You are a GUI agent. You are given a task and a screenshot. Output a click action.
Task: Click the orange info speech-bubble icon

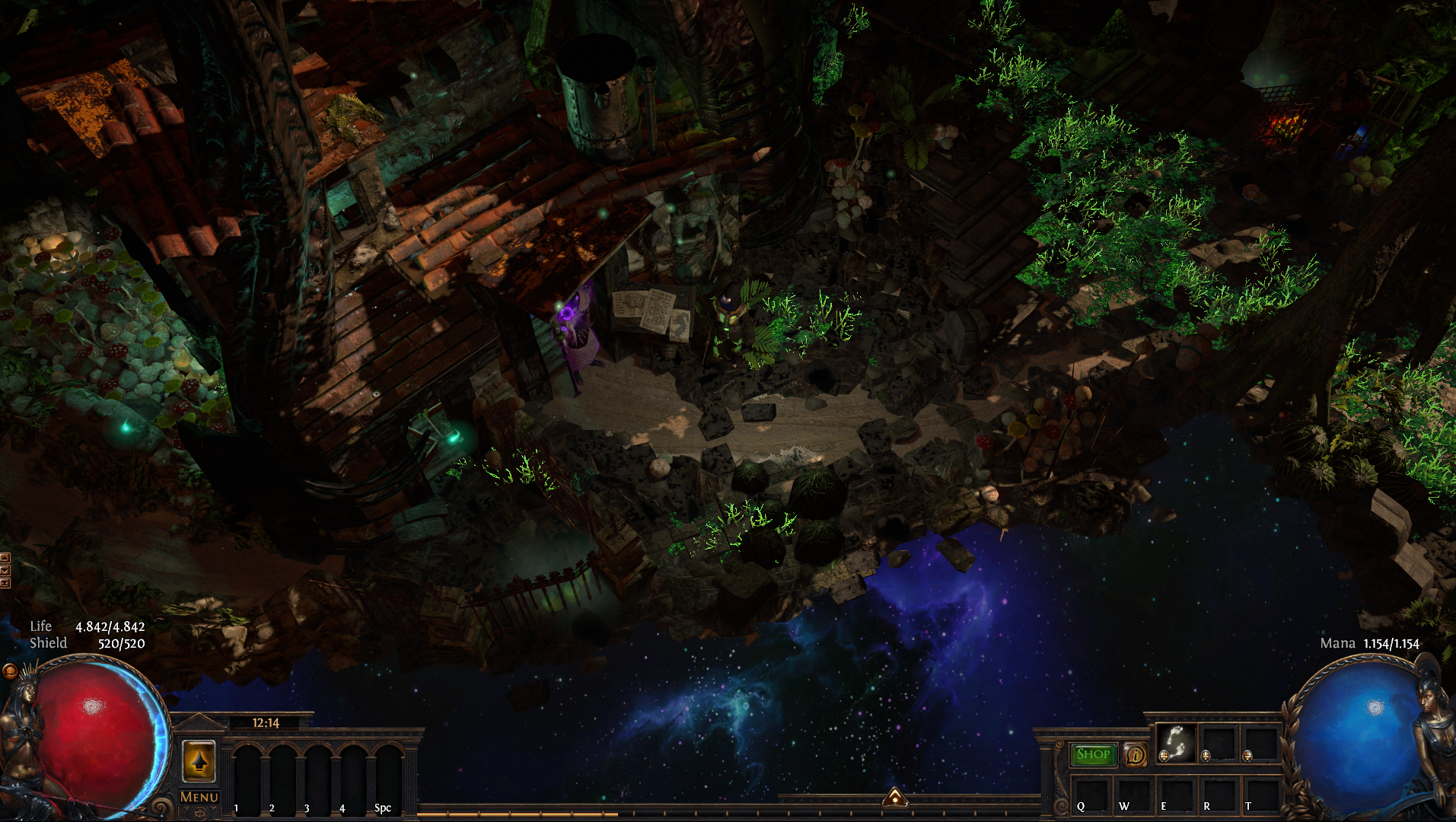point(1136,754)
